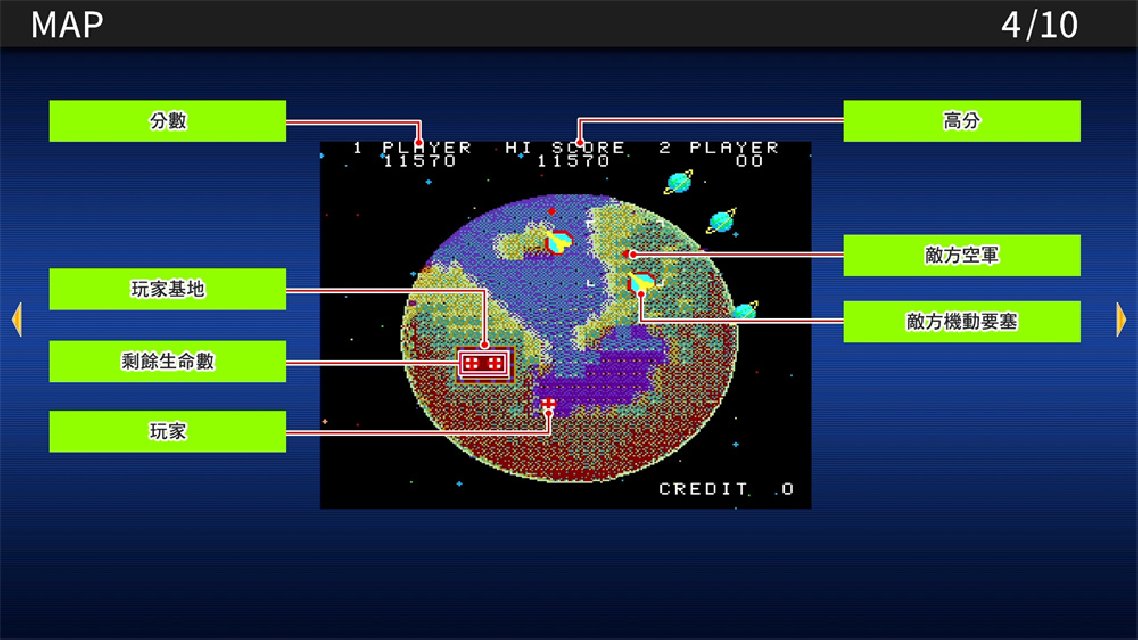Choose the 敵方機動要塞 legend label
Image resolution: width=1138 pixels, height=640 pixels.
click(x=961, y=322)
